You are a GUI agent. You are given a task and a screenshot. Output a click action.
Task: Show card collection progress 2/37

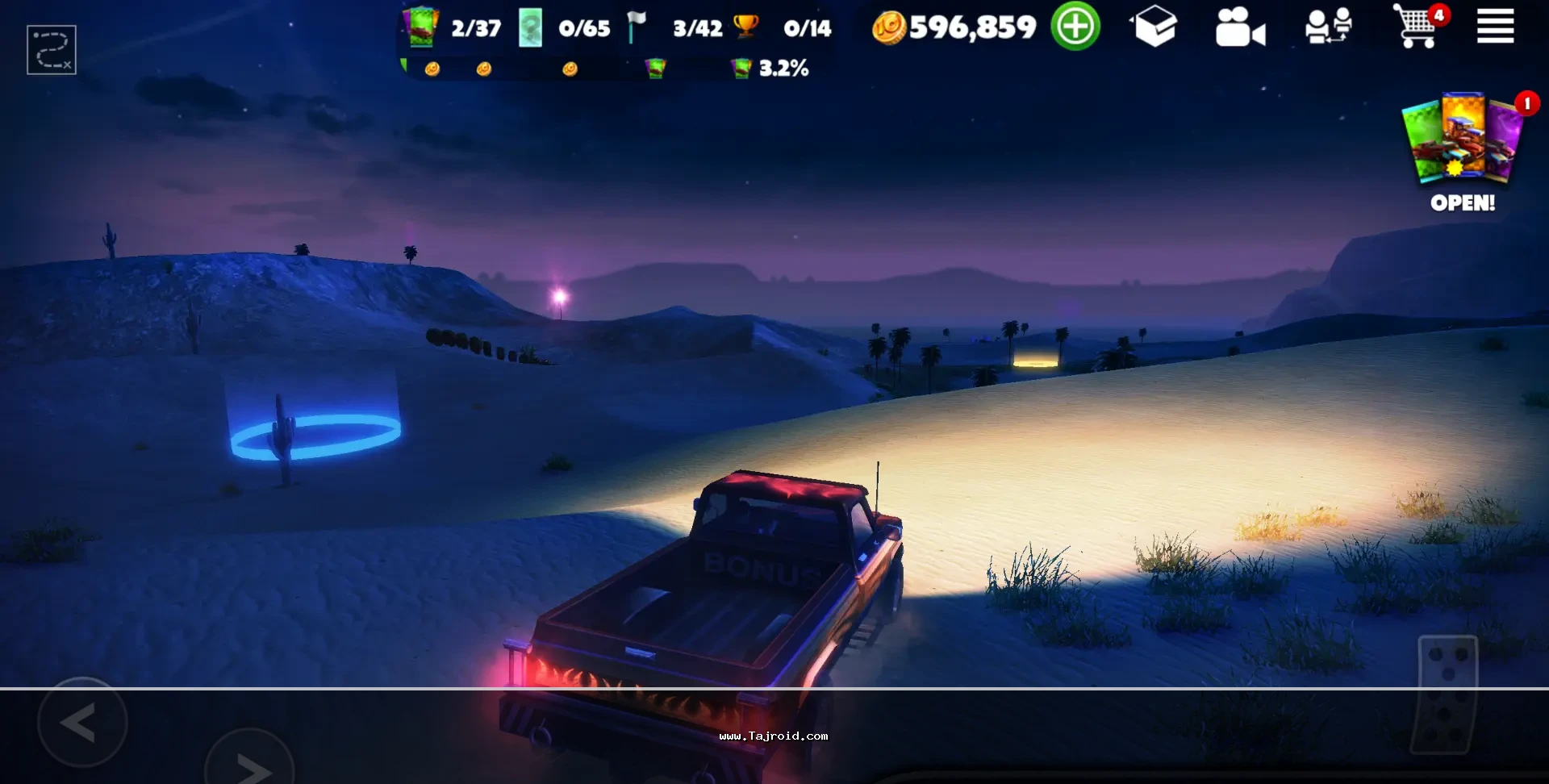[x=453, y=28]
